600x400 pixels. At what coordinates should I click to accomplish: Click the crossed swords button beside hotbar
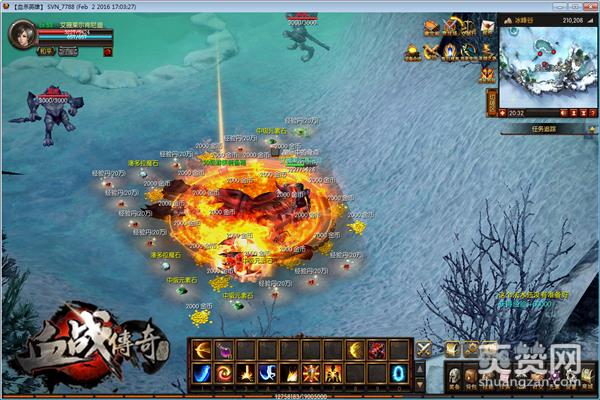[424, 349]
